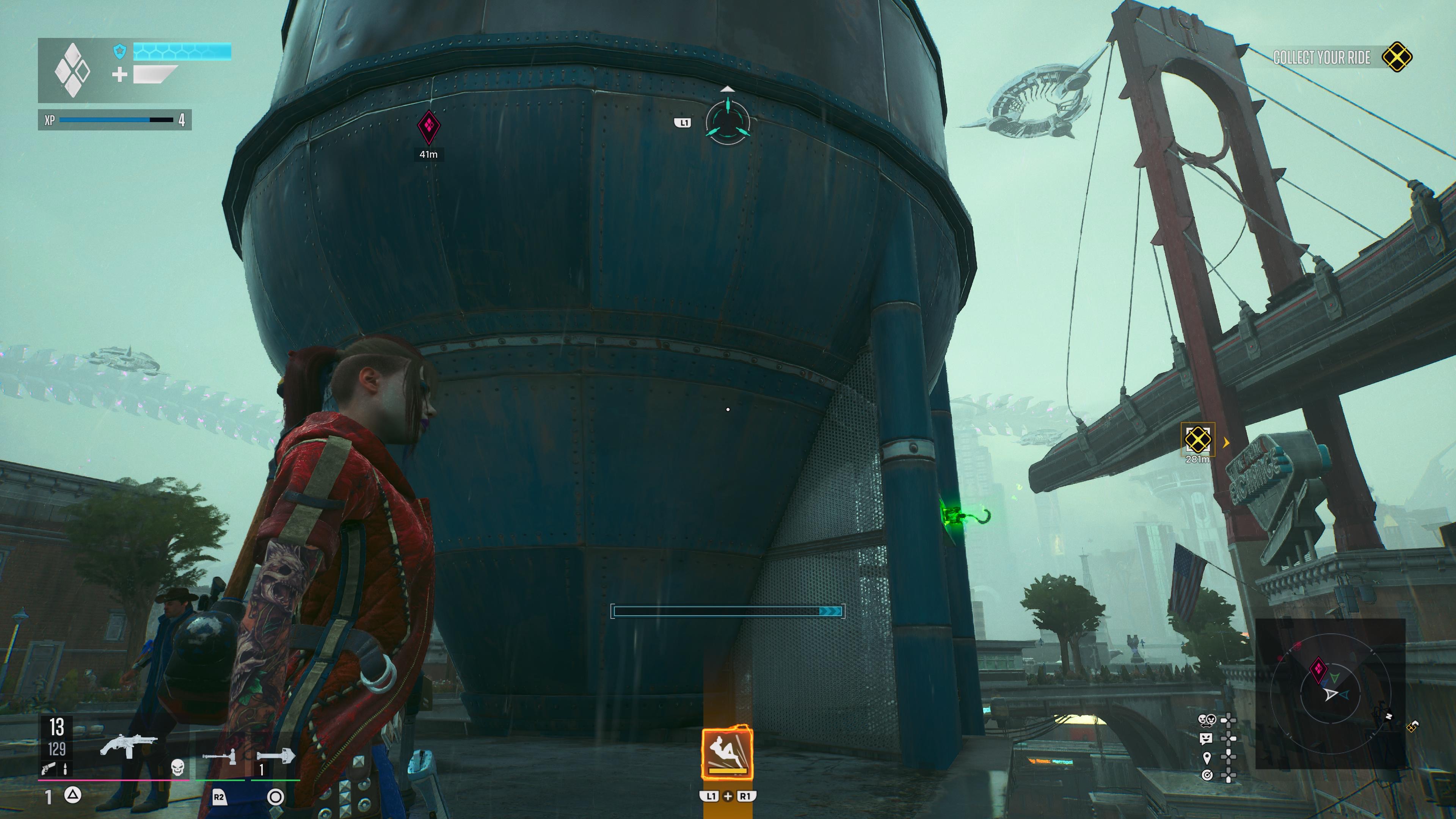1456x819 pixels.
Task: Select the pink diamond marker at 41m
Action: (428, 127)
